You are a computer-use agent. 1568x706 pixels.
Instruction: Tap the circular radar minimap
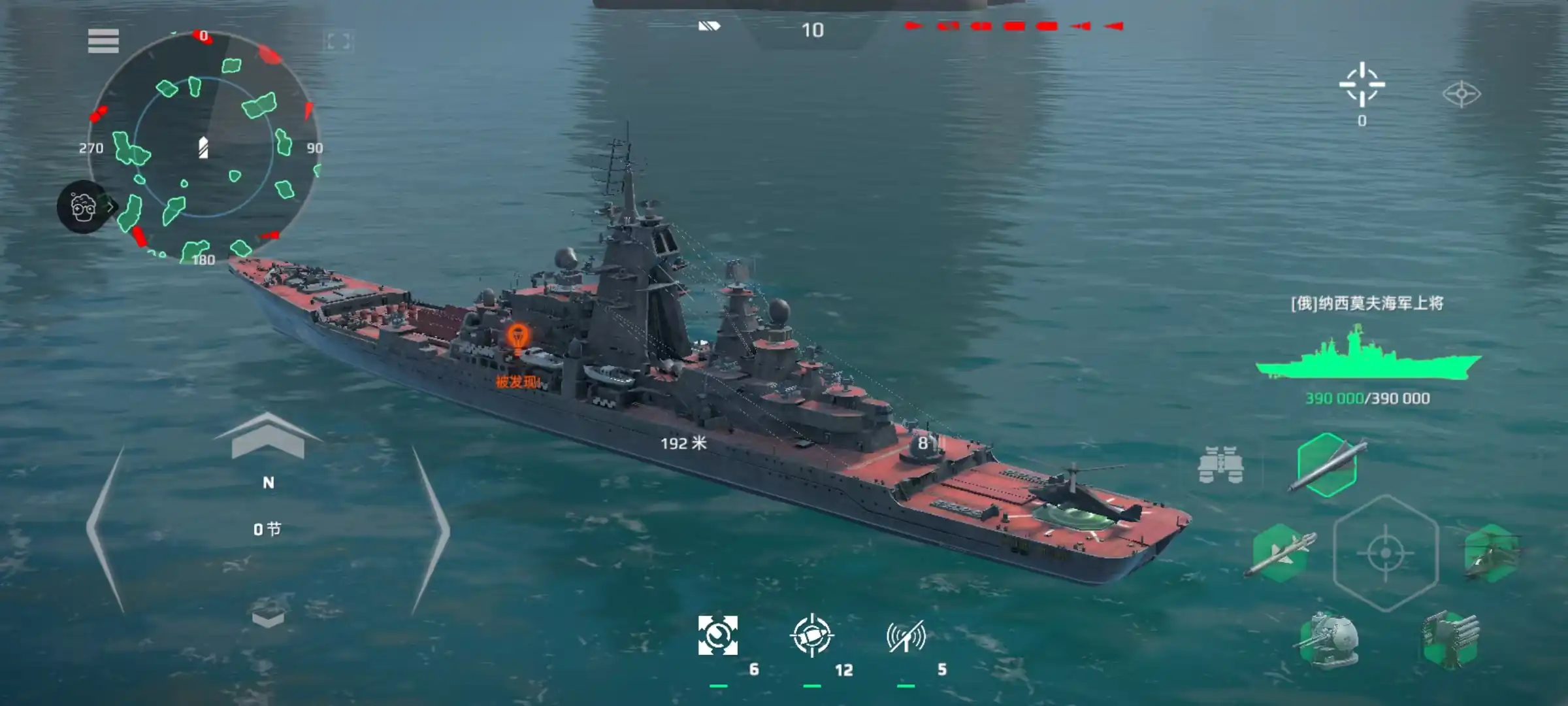tap(203, 147)
